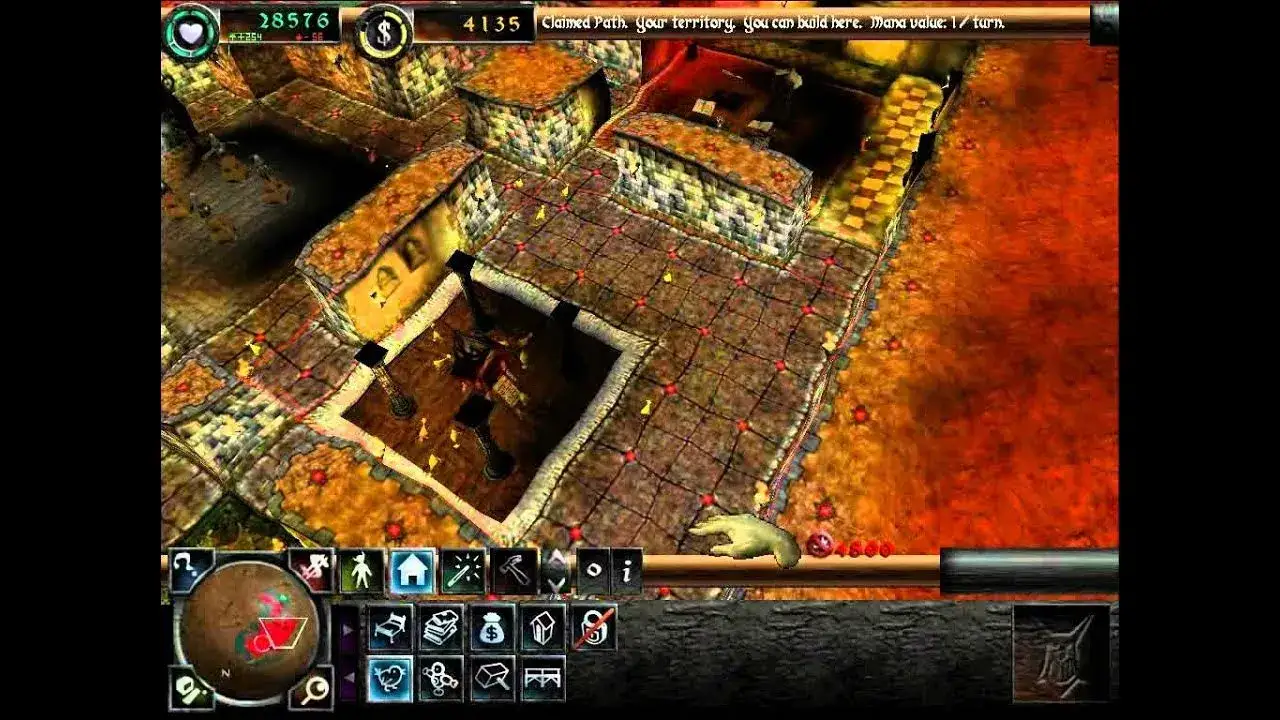Open the sell room pickaxe icon
The width and height of the screenshot is (1280, 720).
493,675
